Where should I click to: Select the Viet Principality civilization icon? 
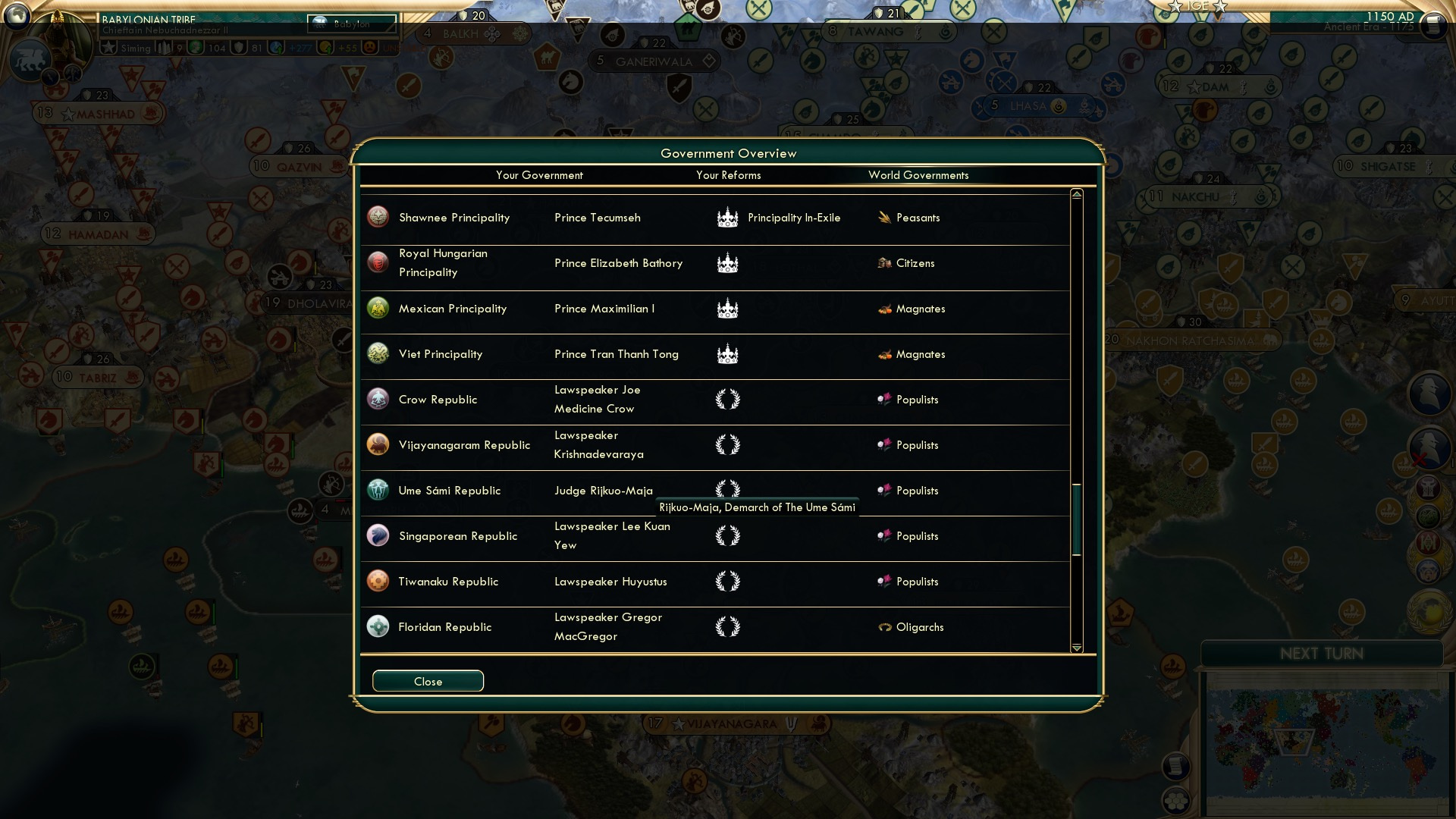pyautogui.click(x=378, y=354)
